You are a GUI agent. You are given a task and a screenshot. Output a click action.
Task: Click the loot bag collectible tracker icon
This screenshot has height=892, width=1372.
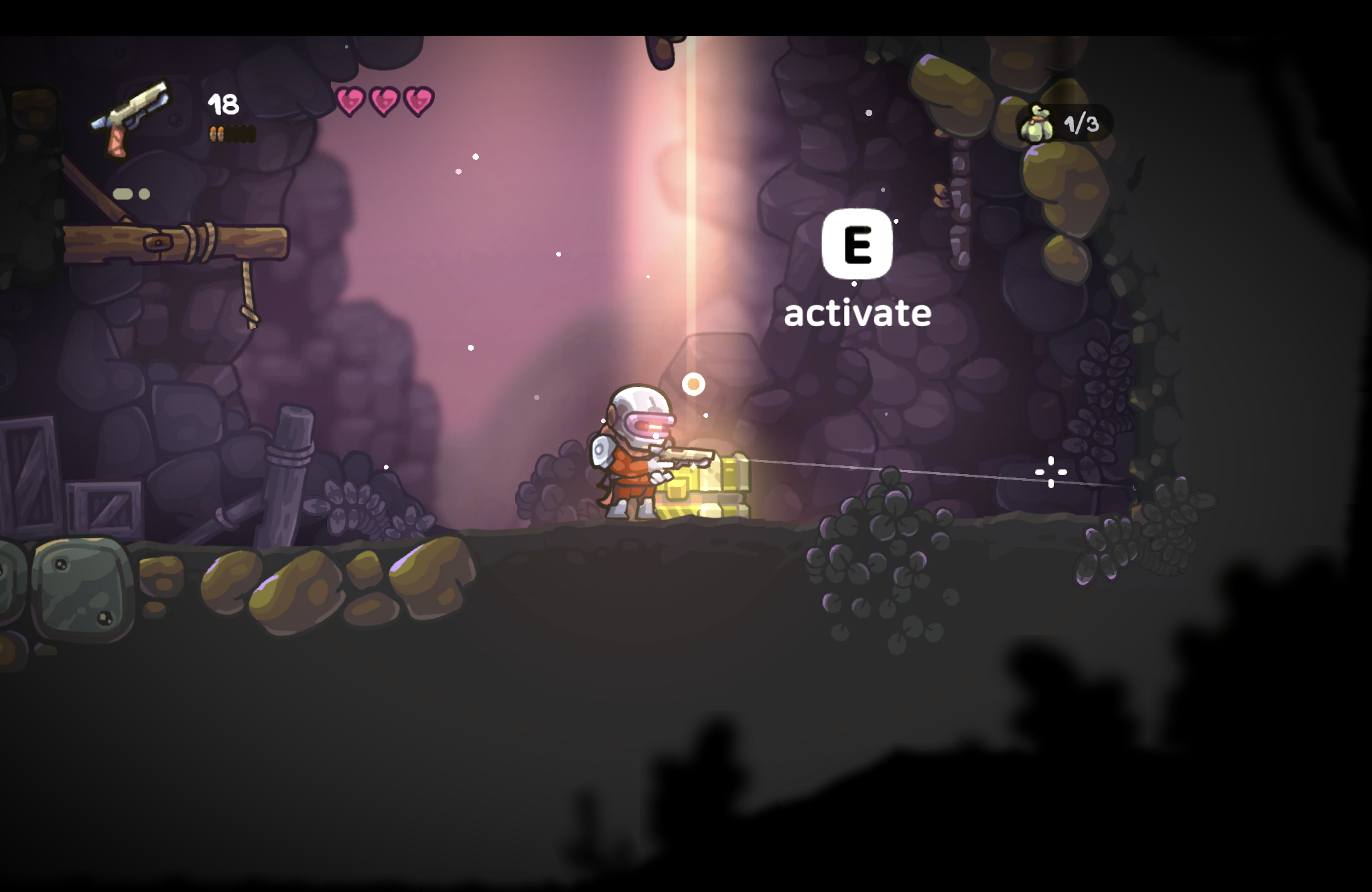[x=1036, y=124]
